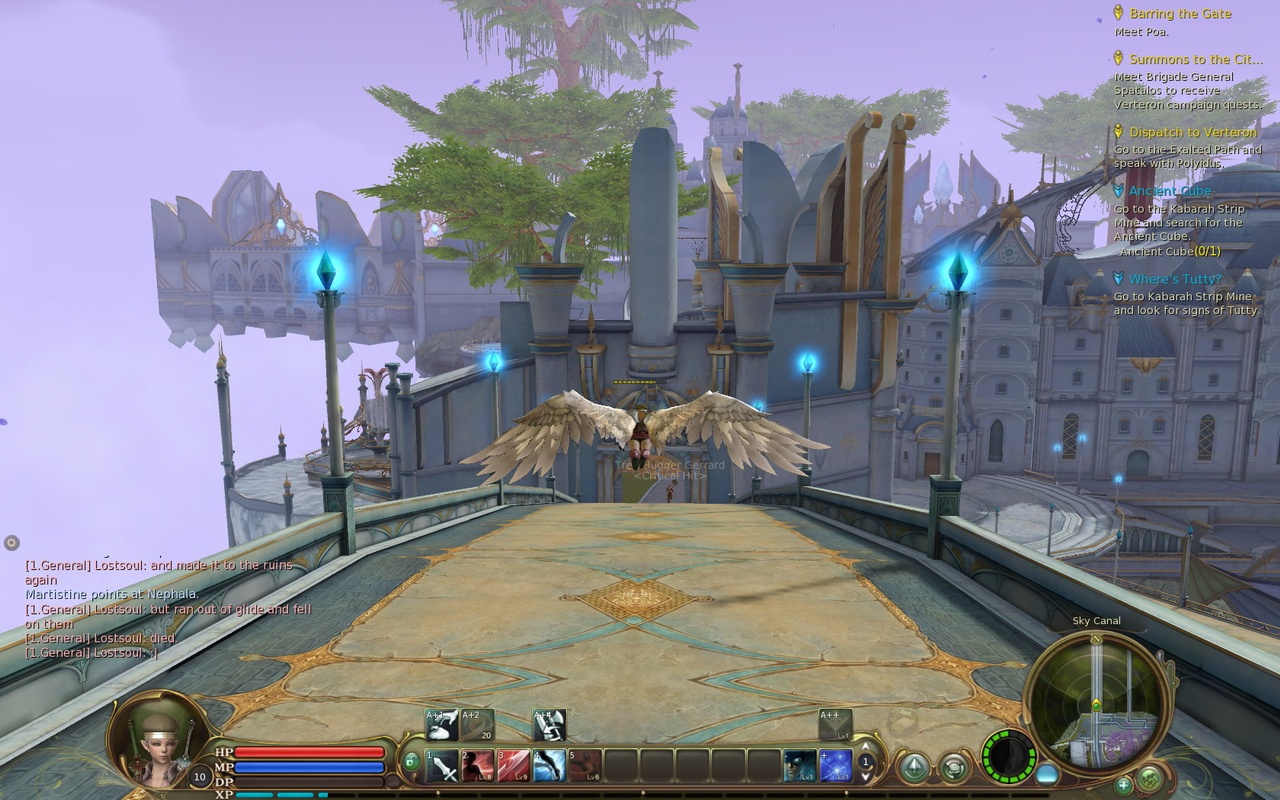
Task: Toggle the hotbar lock padlock
Action: [x=413, y=762]
